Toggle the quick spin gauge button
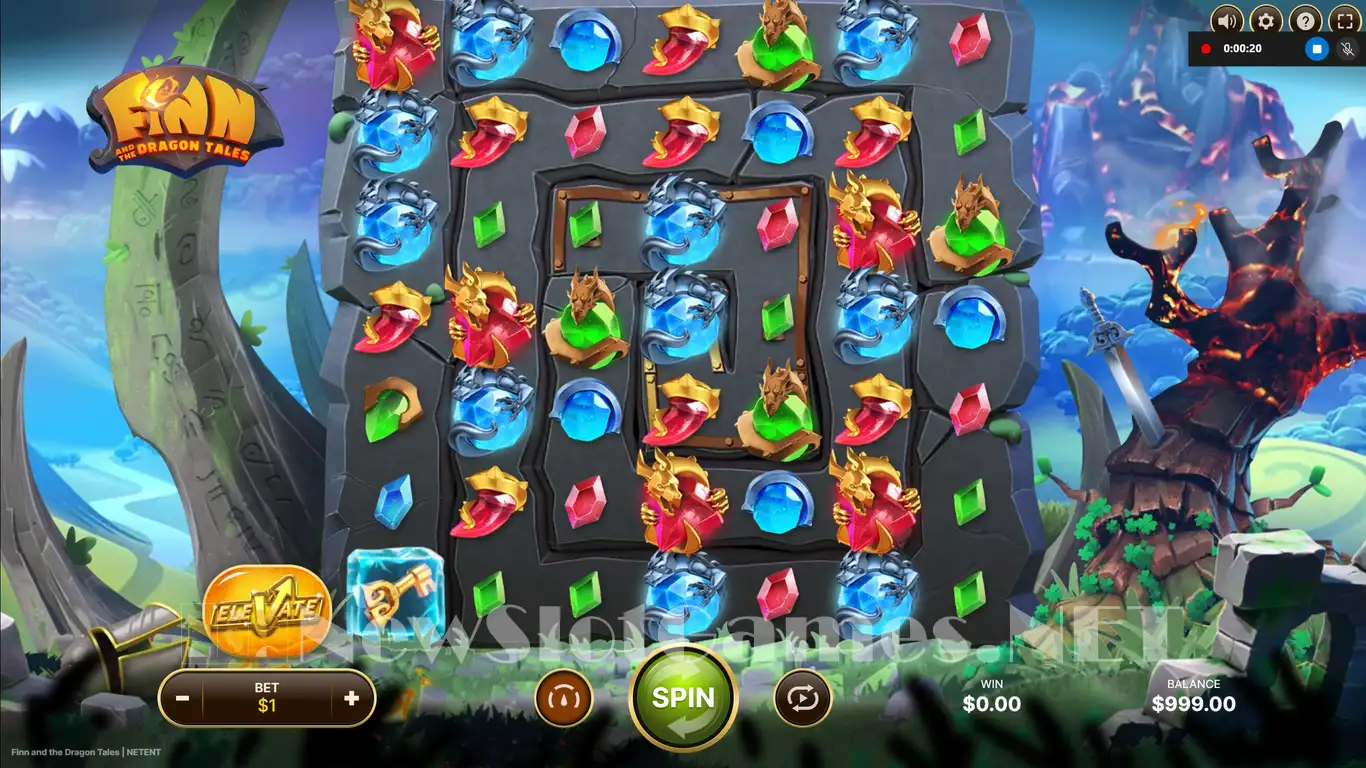1366x768 pixels. (564, 698)
